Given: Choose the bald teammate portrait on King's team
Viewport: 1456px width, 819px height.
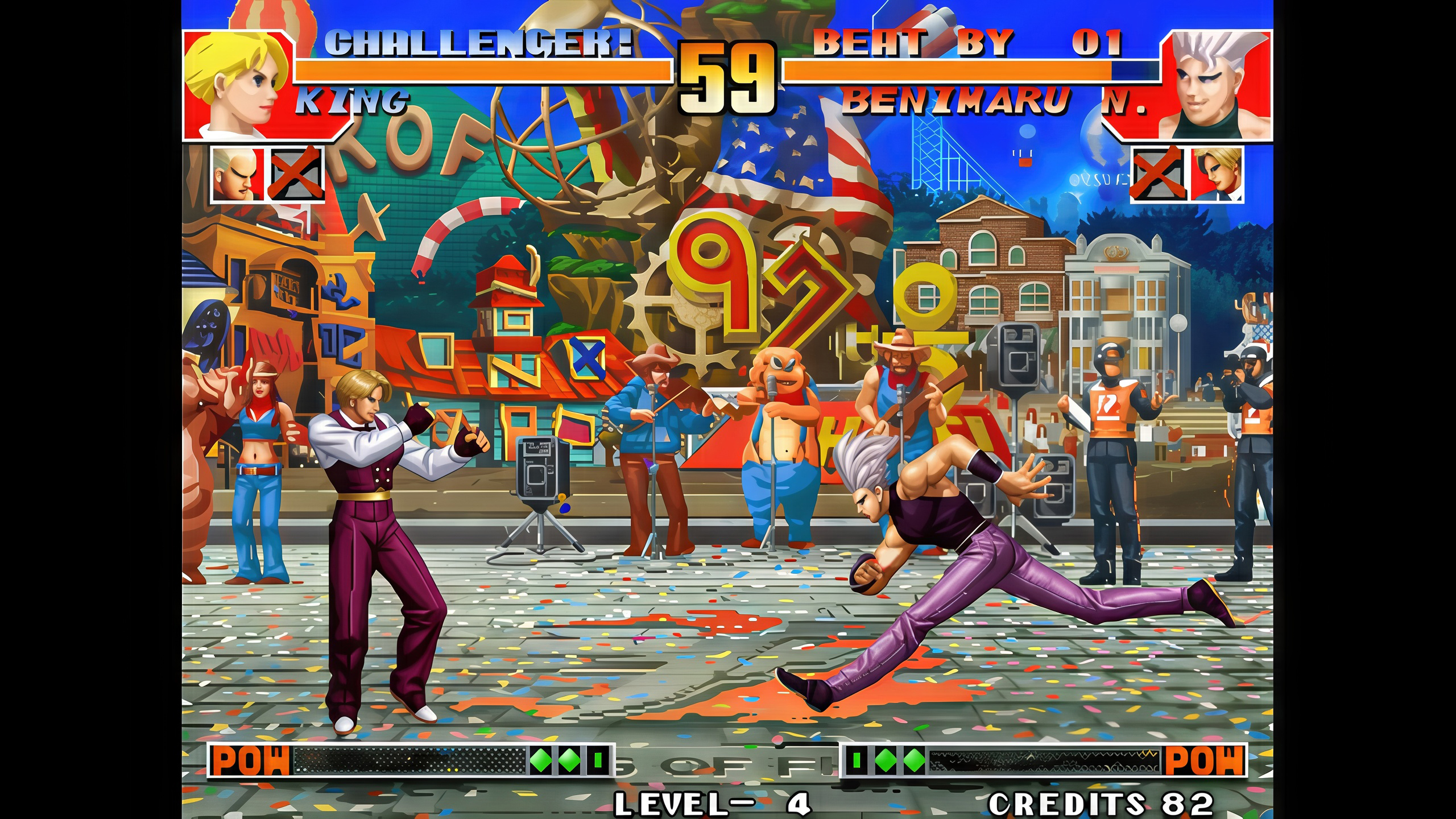Looking at the screenshot, I should 238,174.
